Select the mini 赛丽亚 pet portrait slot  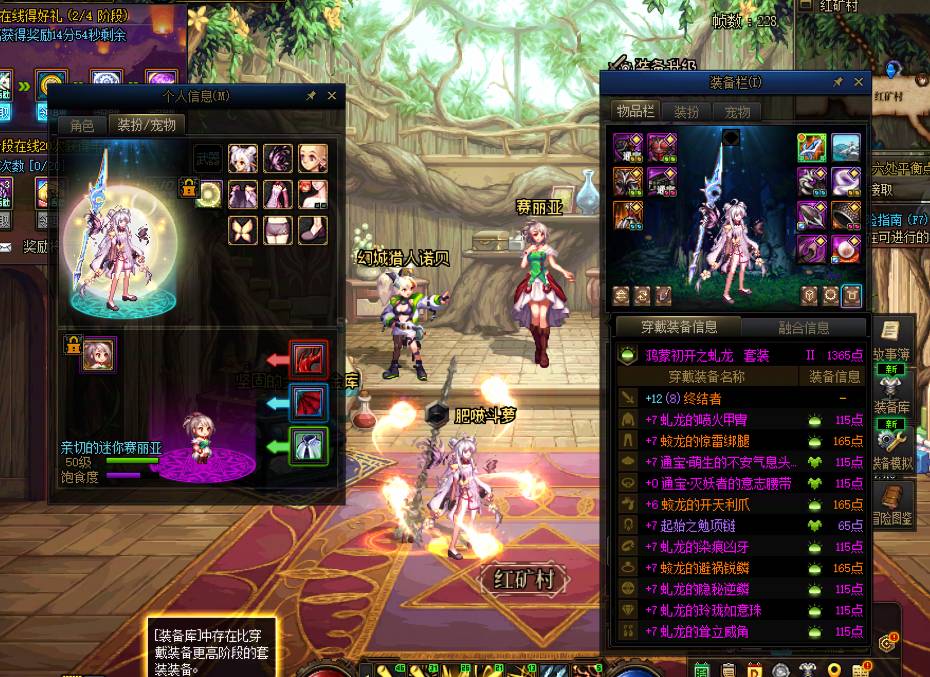[99, 354]
